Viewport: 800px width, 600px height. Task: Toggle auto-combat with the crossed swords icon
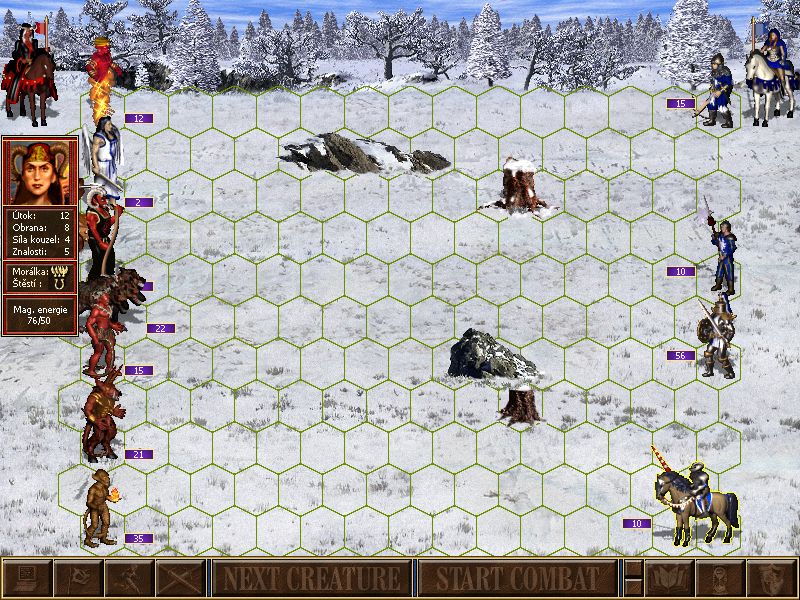(x=181, y=578)
